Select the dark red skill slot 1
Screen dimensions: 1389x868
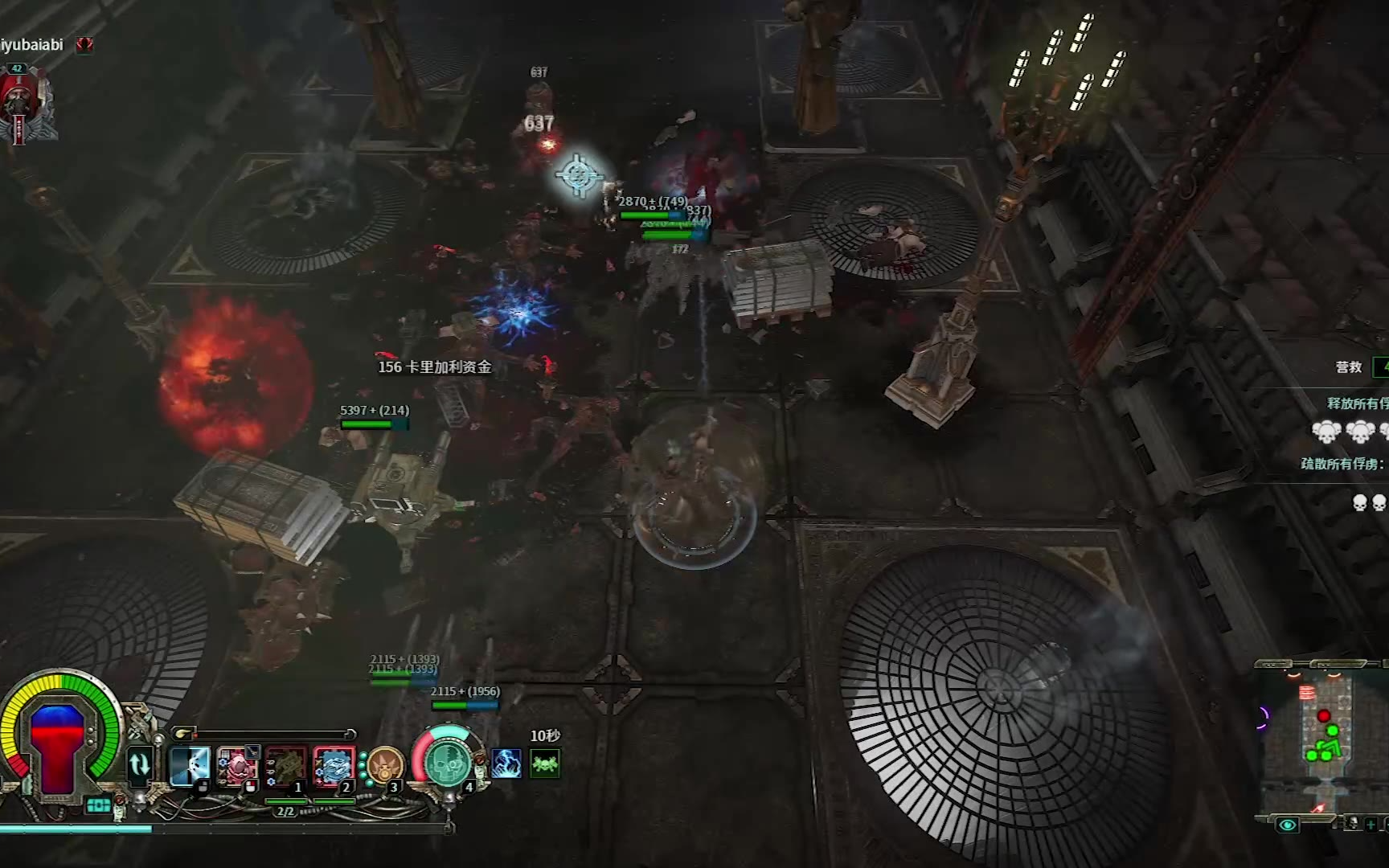(x=286, y=765)
